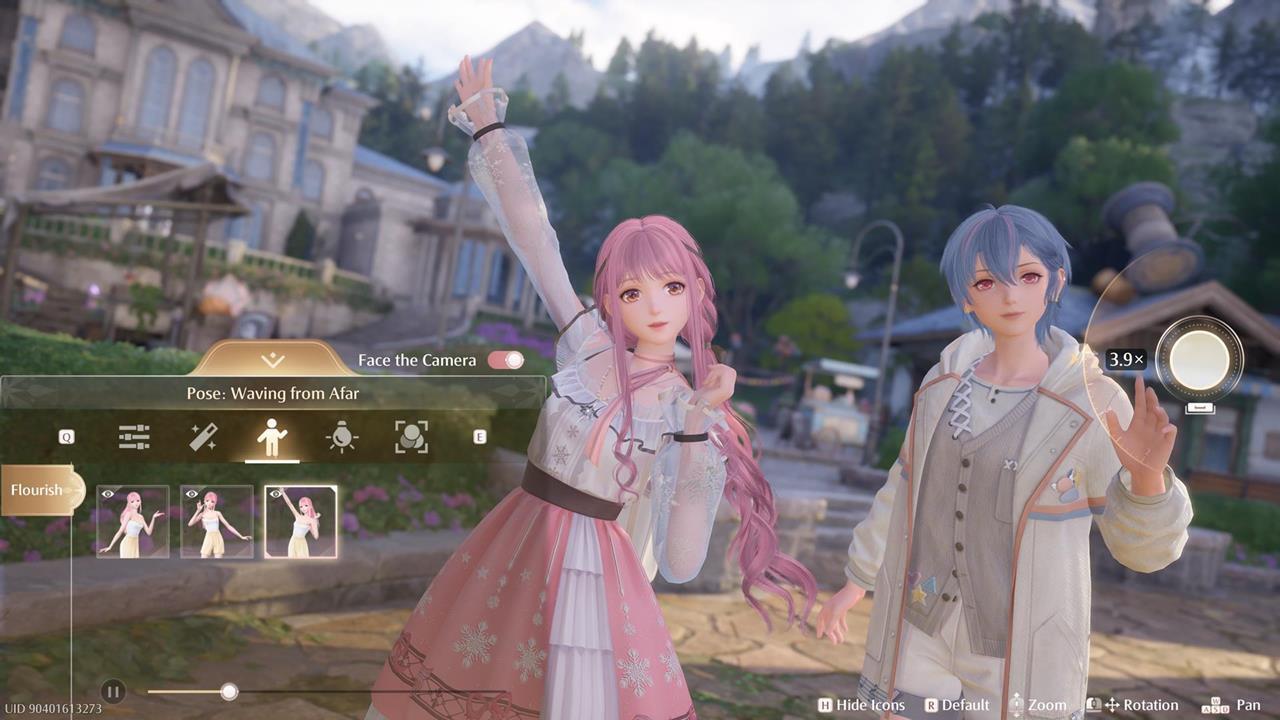
Task: Select the person pose icon
Action: (272, 437)
